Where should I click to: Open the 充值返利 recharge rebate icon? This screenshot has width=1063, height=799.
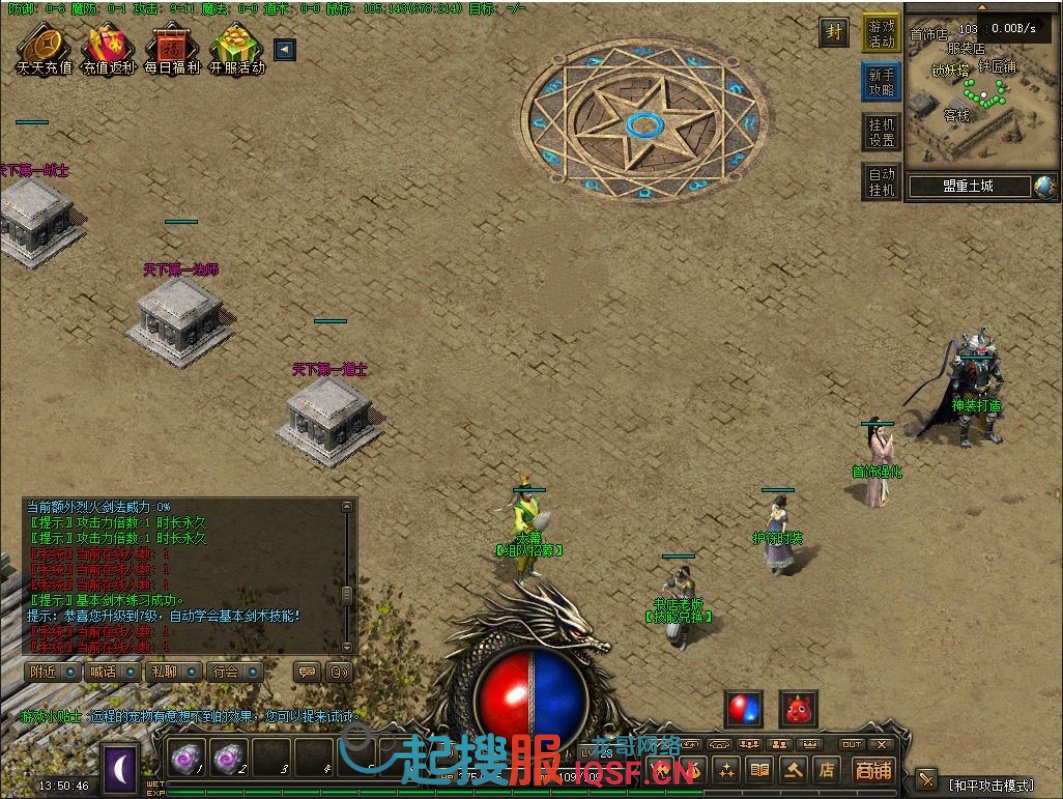pyautogui.click(x=108, y=48)
